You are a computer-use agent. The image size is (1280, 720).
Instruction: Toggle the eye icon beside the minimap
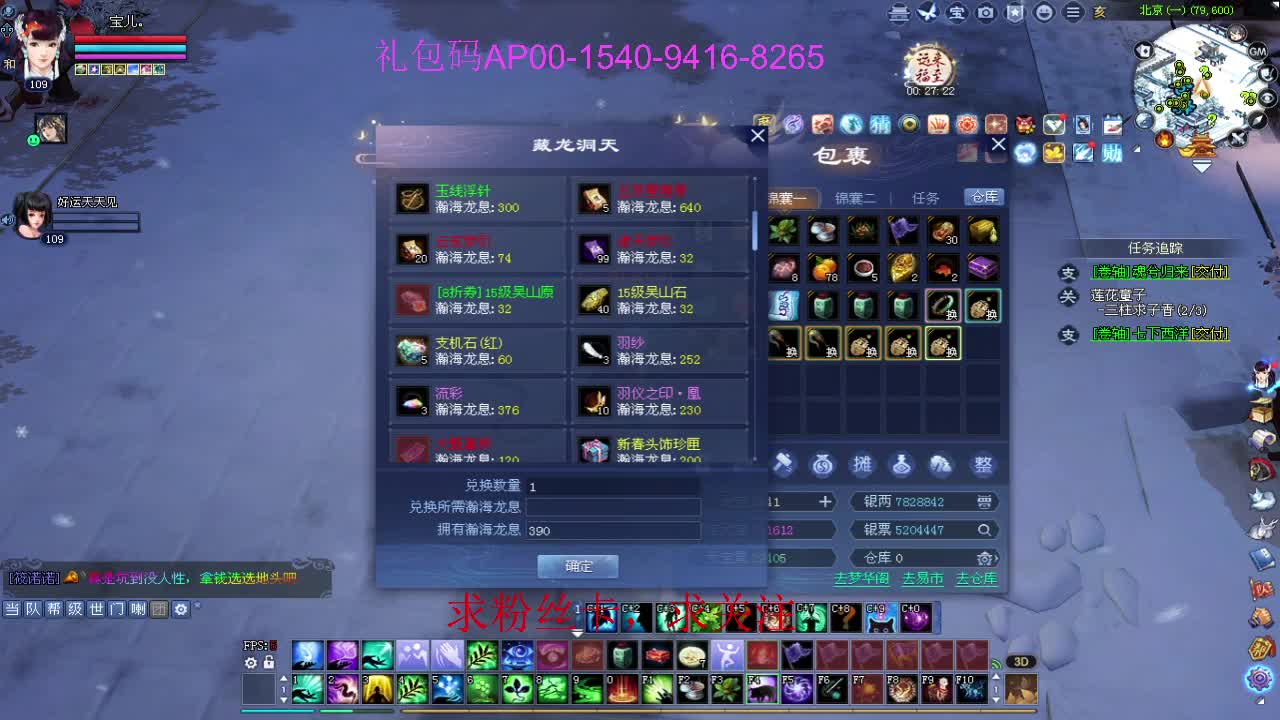click(x=1267, y=98)
